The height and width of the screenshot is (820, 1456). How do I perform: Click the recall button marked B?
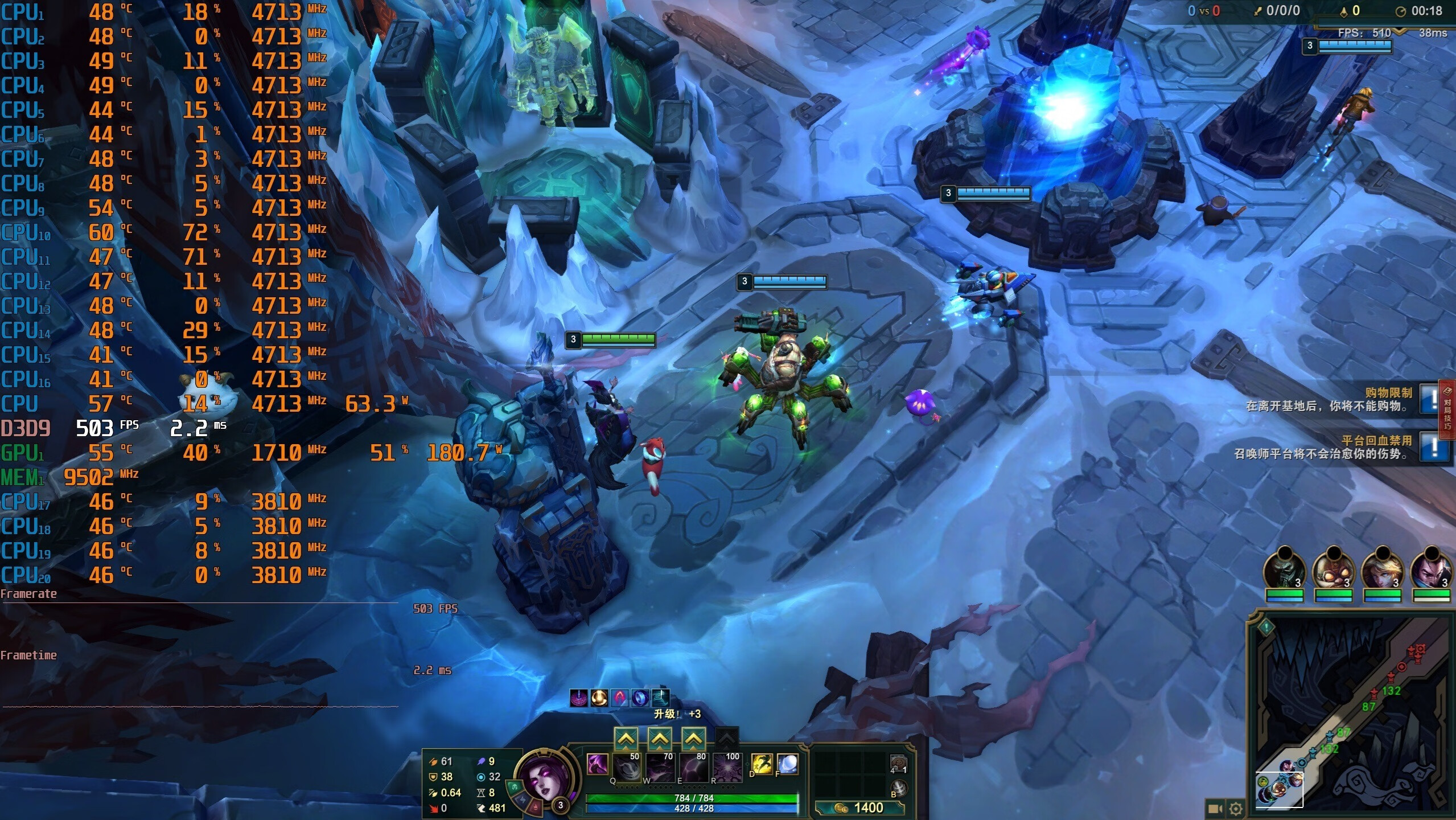(x=898, y=789)
